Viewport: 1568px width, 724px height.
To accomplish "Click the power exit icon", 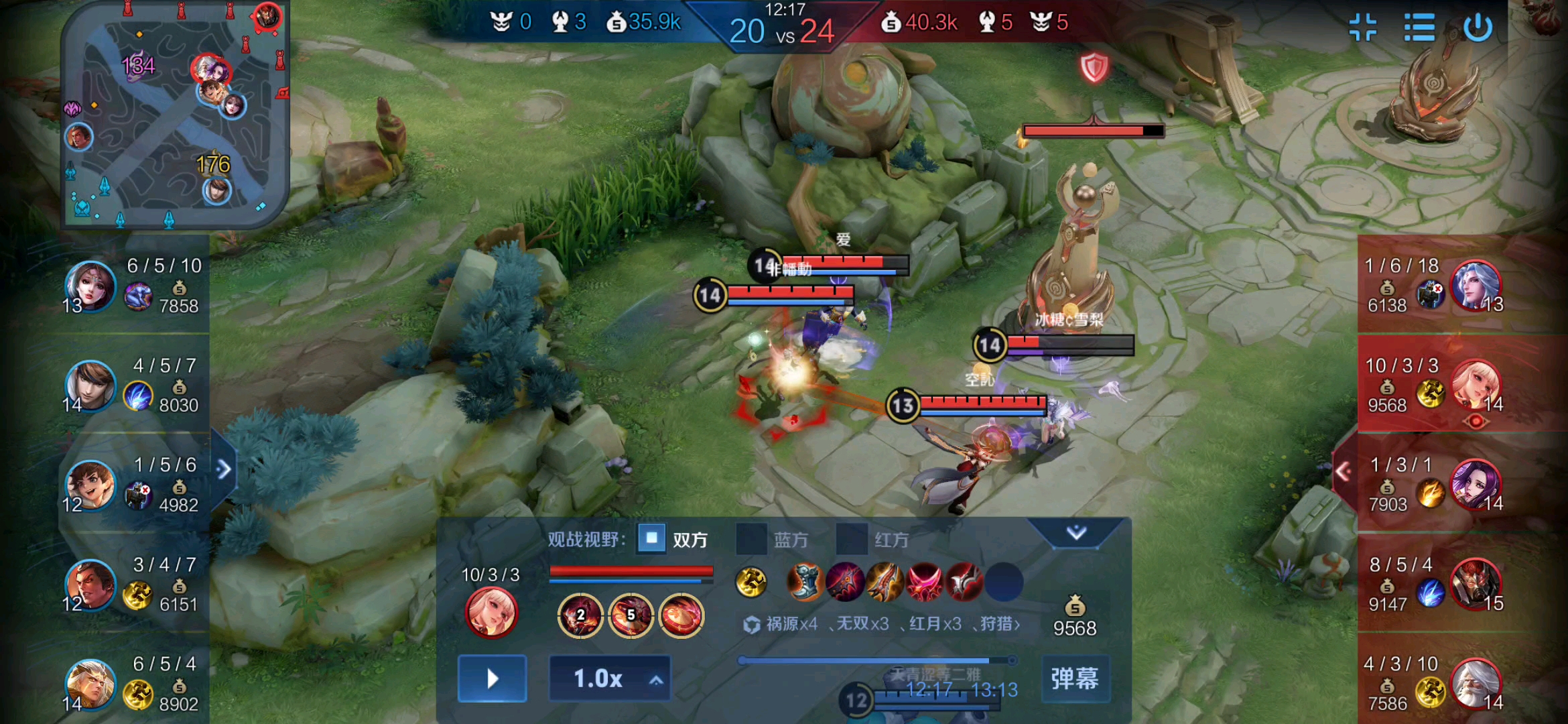I will coord(1477,28).
